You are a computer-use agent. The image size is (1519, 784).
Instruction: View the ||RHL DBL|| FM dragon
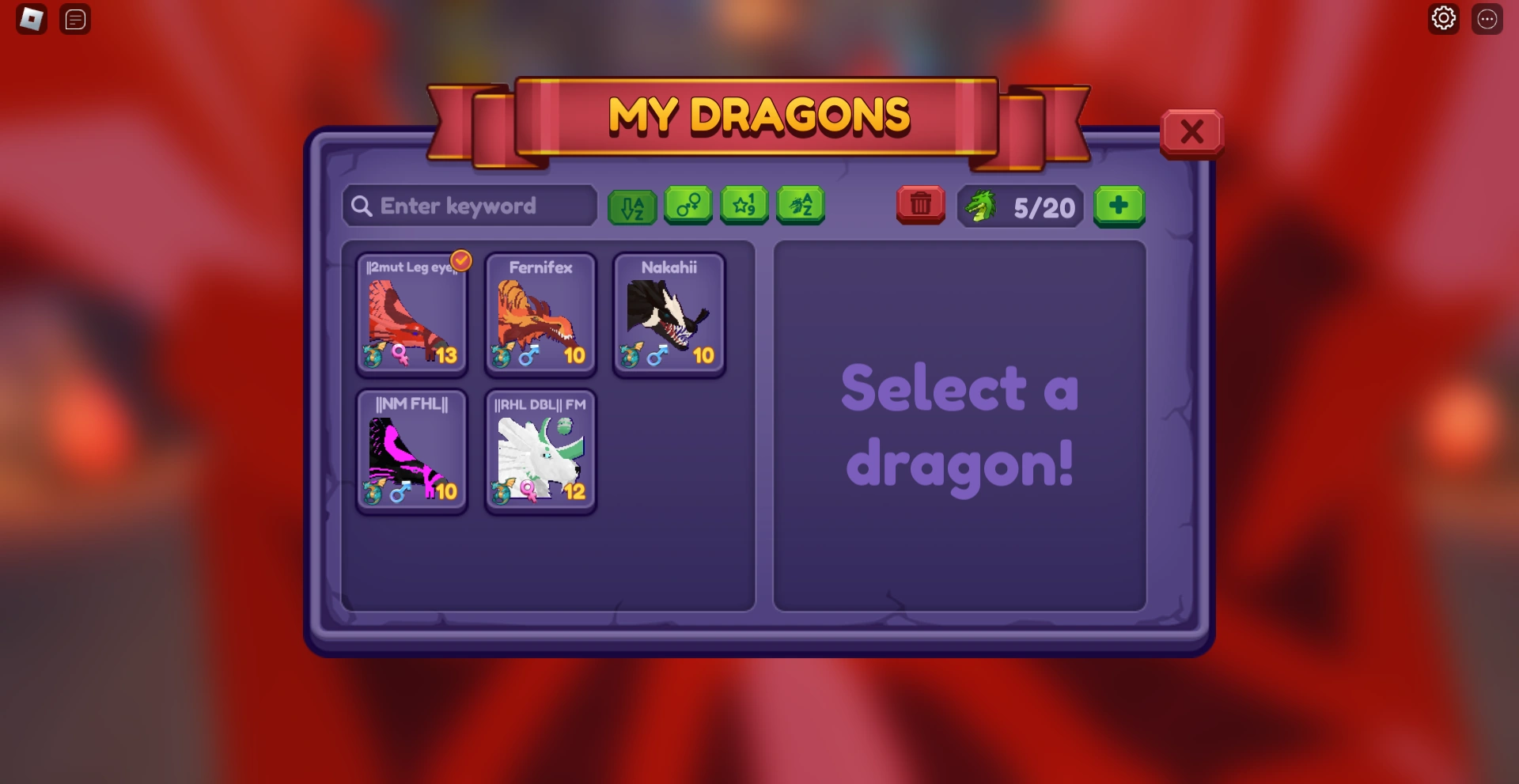click(540, 452)
